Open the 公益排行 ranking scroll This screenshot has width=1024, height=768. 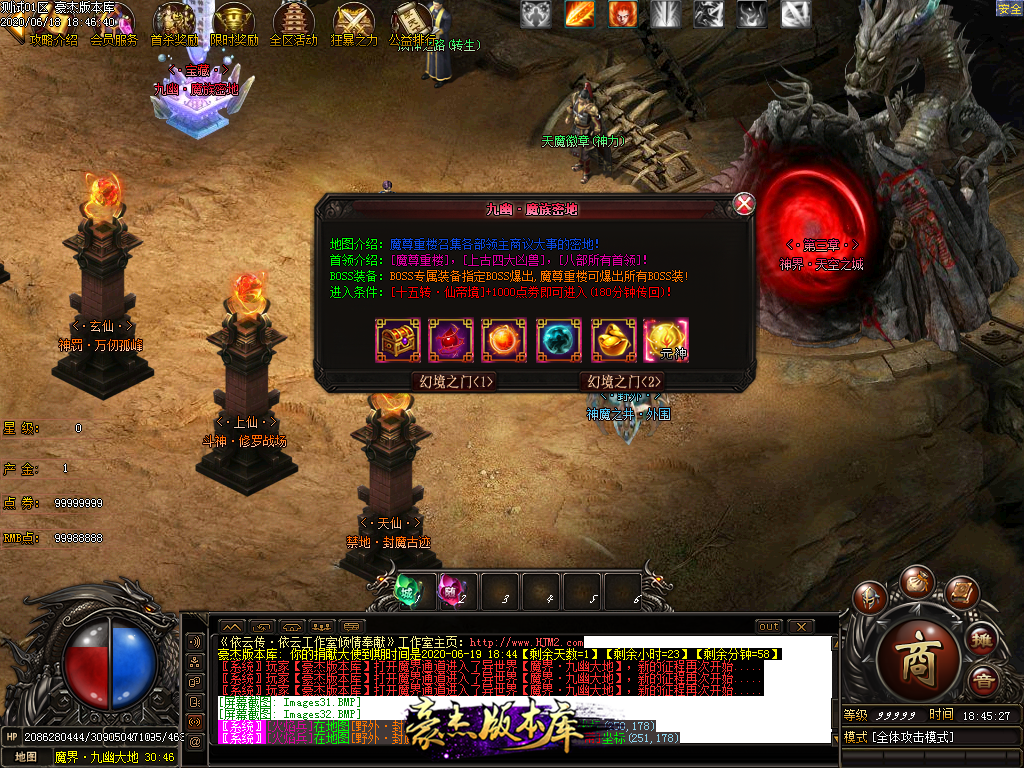pos(411,22)
